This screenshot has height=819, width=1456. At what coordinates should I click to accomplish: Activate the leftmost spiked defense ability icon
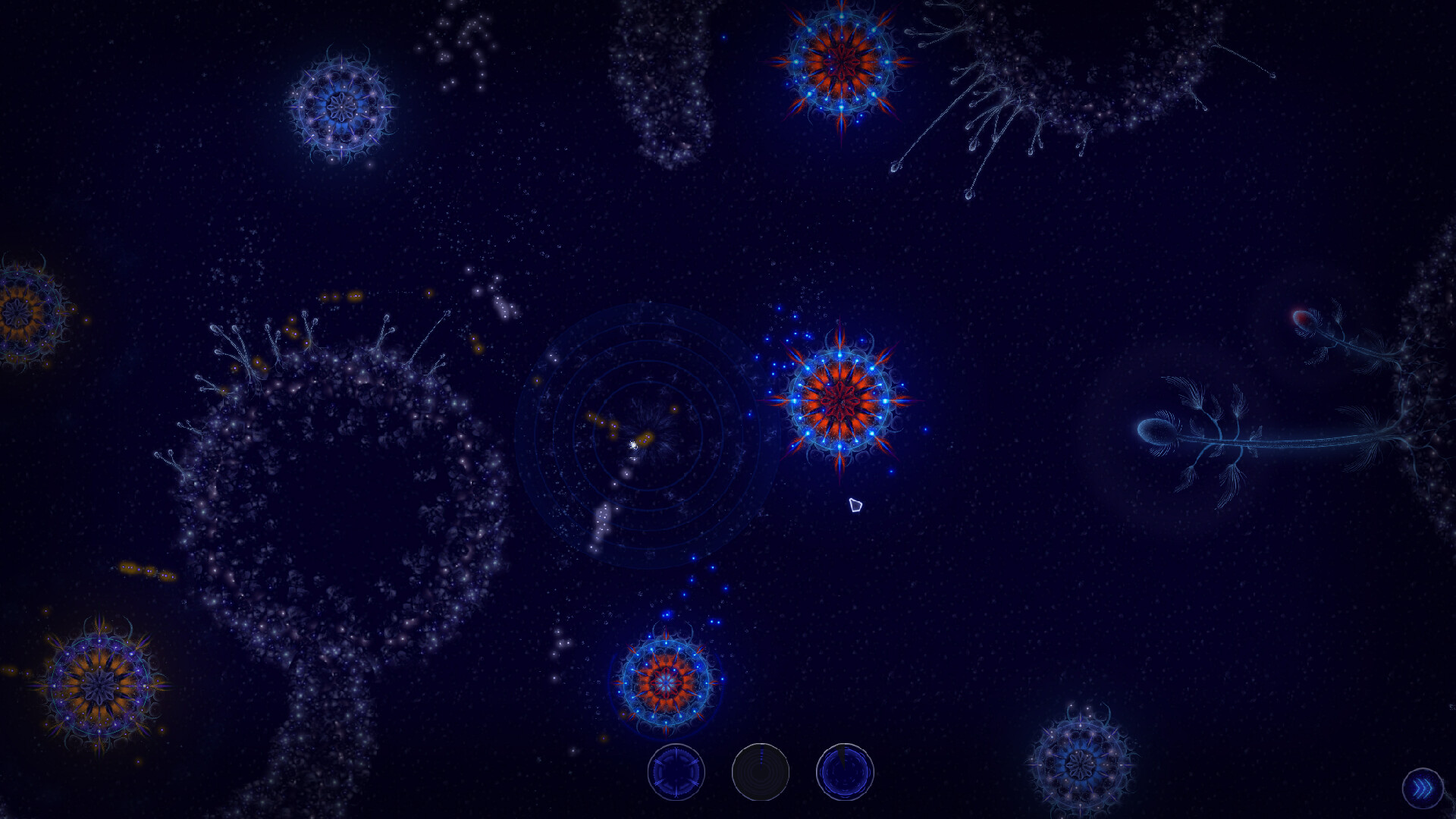pos(677,771)
